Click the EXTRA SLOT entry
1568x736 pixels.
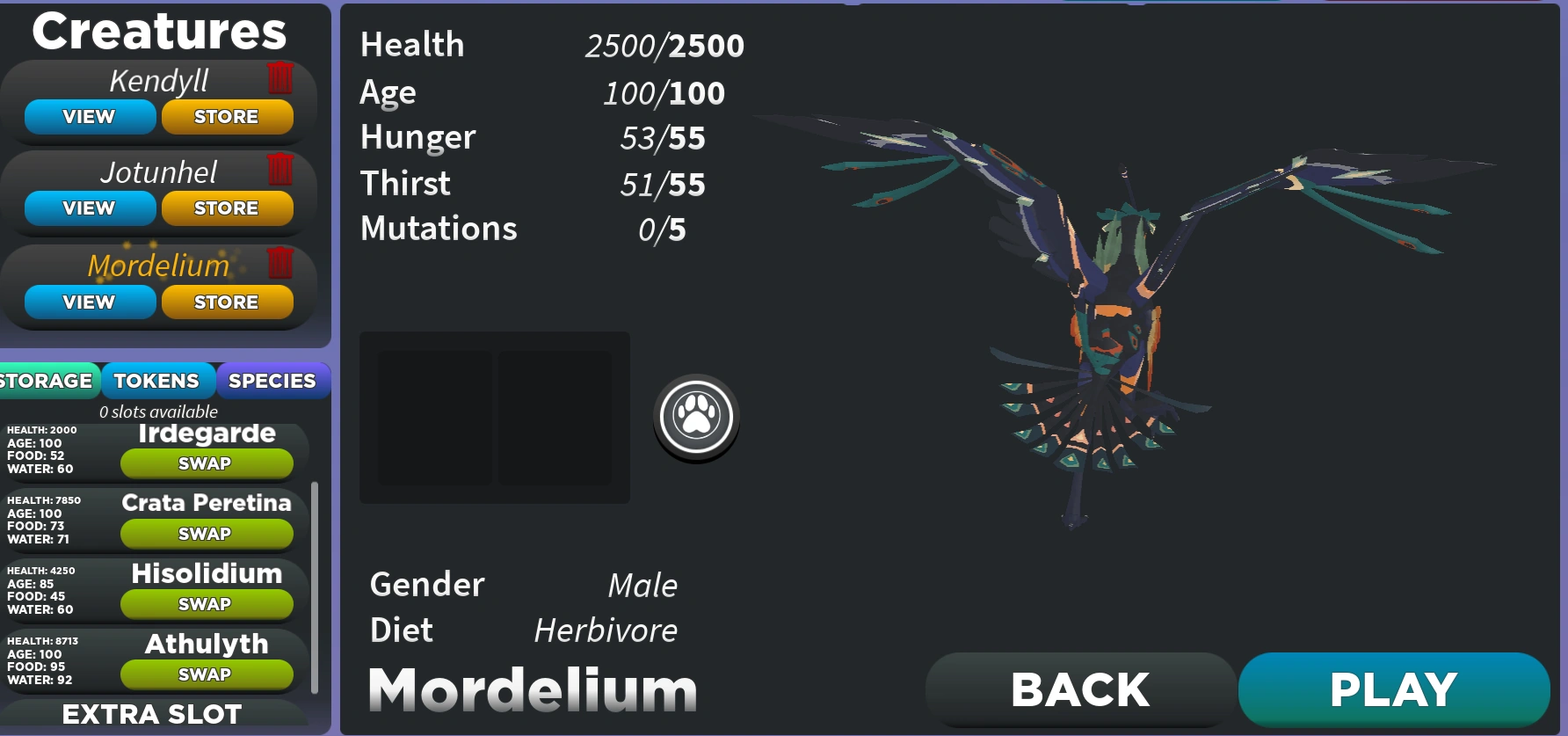[x=151, y=714]
